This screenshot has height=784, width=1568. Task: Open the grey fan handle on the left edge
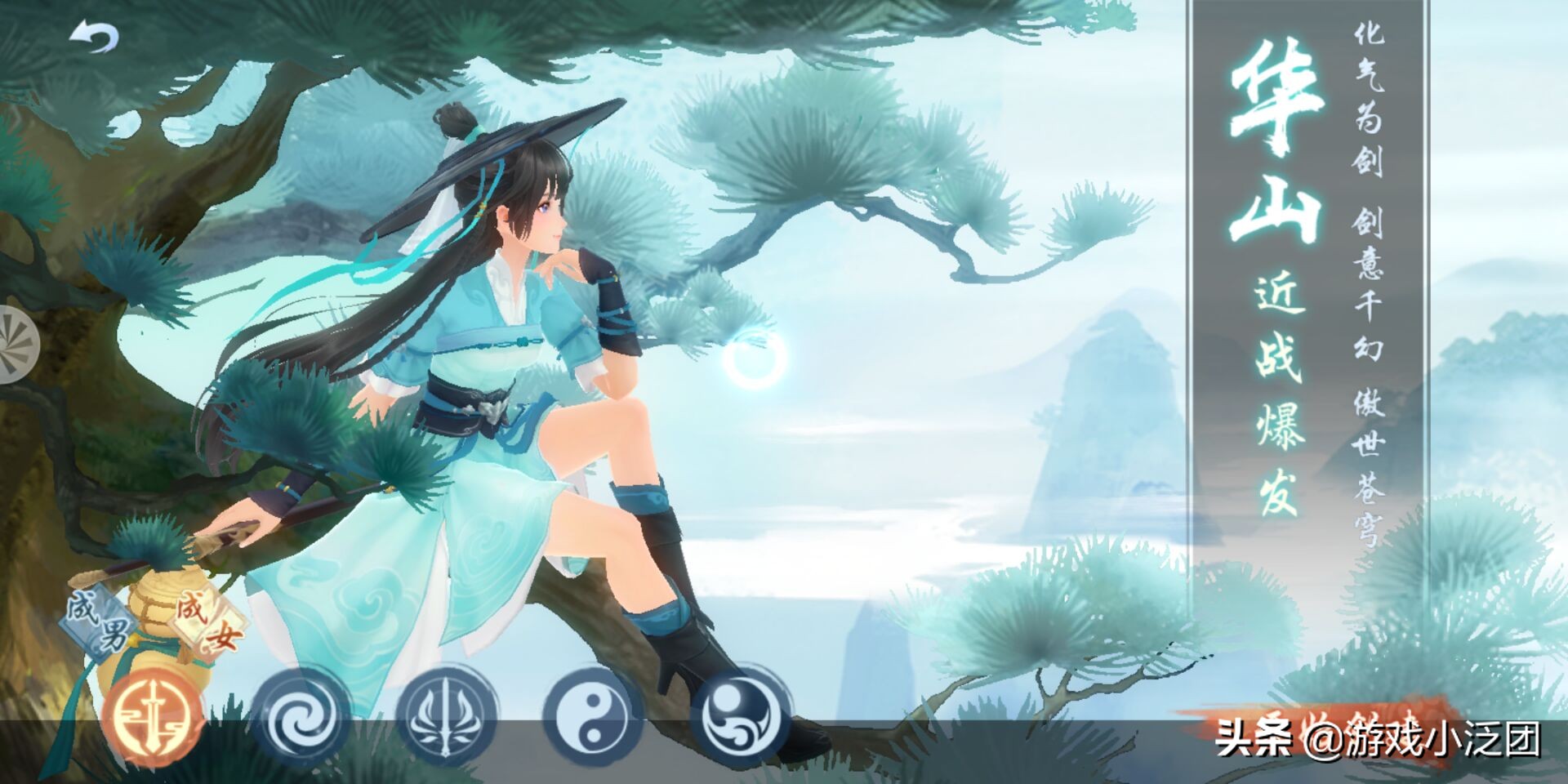[x=16, y=345]
